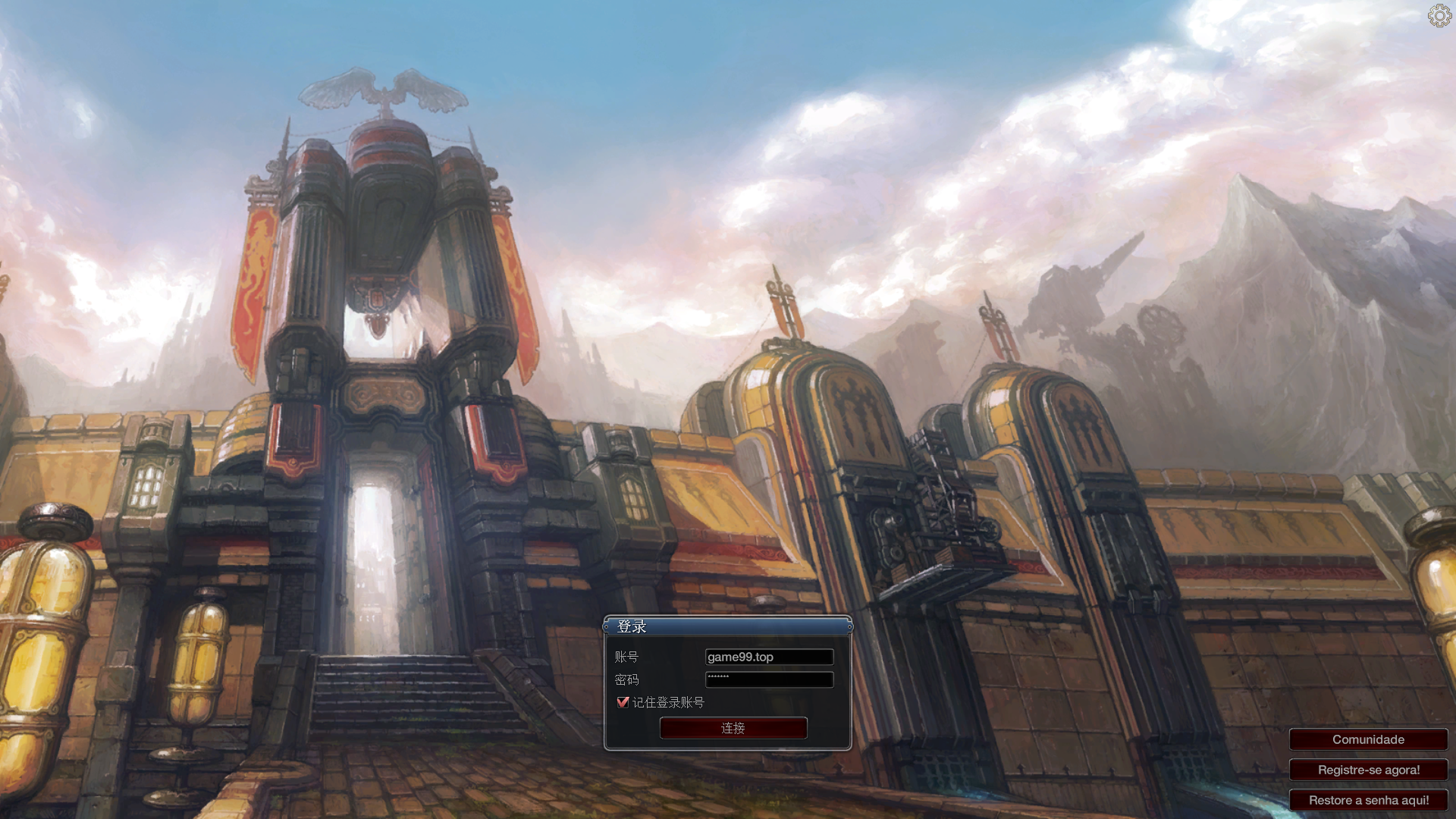The image size is (1456, 819).
Task: Choose Registre-se agora! to register
Action: pyautogui.click(x=1368, y=770)
